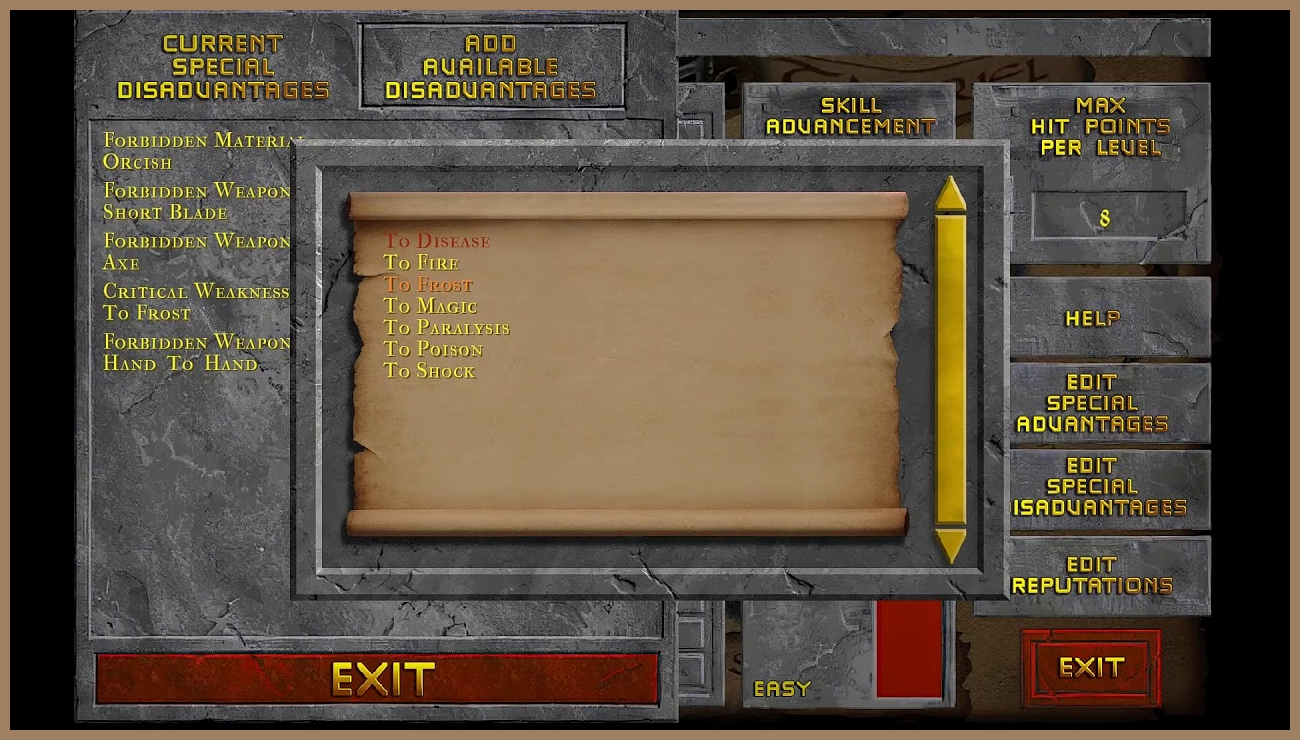This screenshot has width=1300, height=740.
Task: Pick the "To Disease" weakness option
Action: [437, 240]
